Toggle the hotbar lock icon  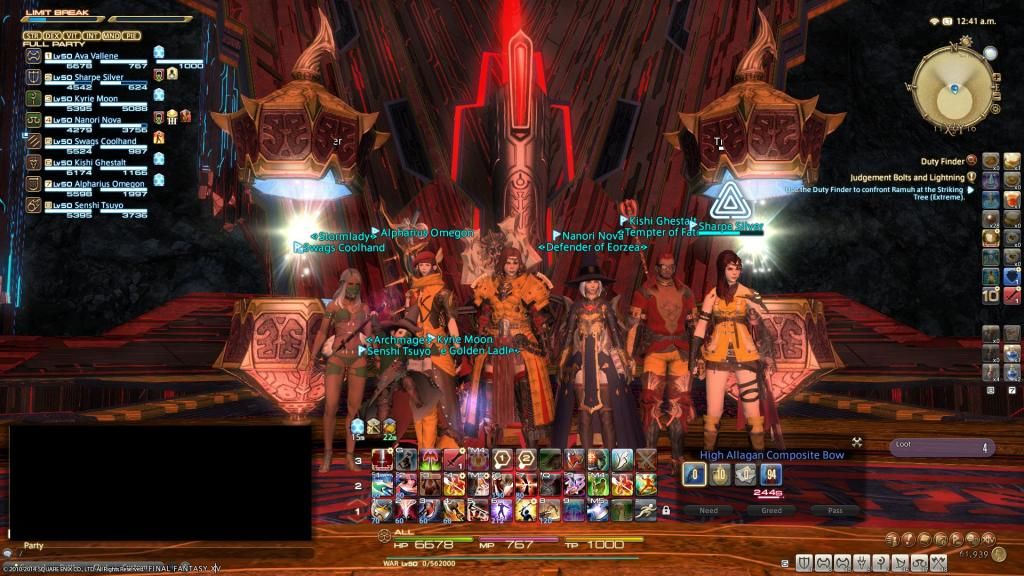[666, 510]
